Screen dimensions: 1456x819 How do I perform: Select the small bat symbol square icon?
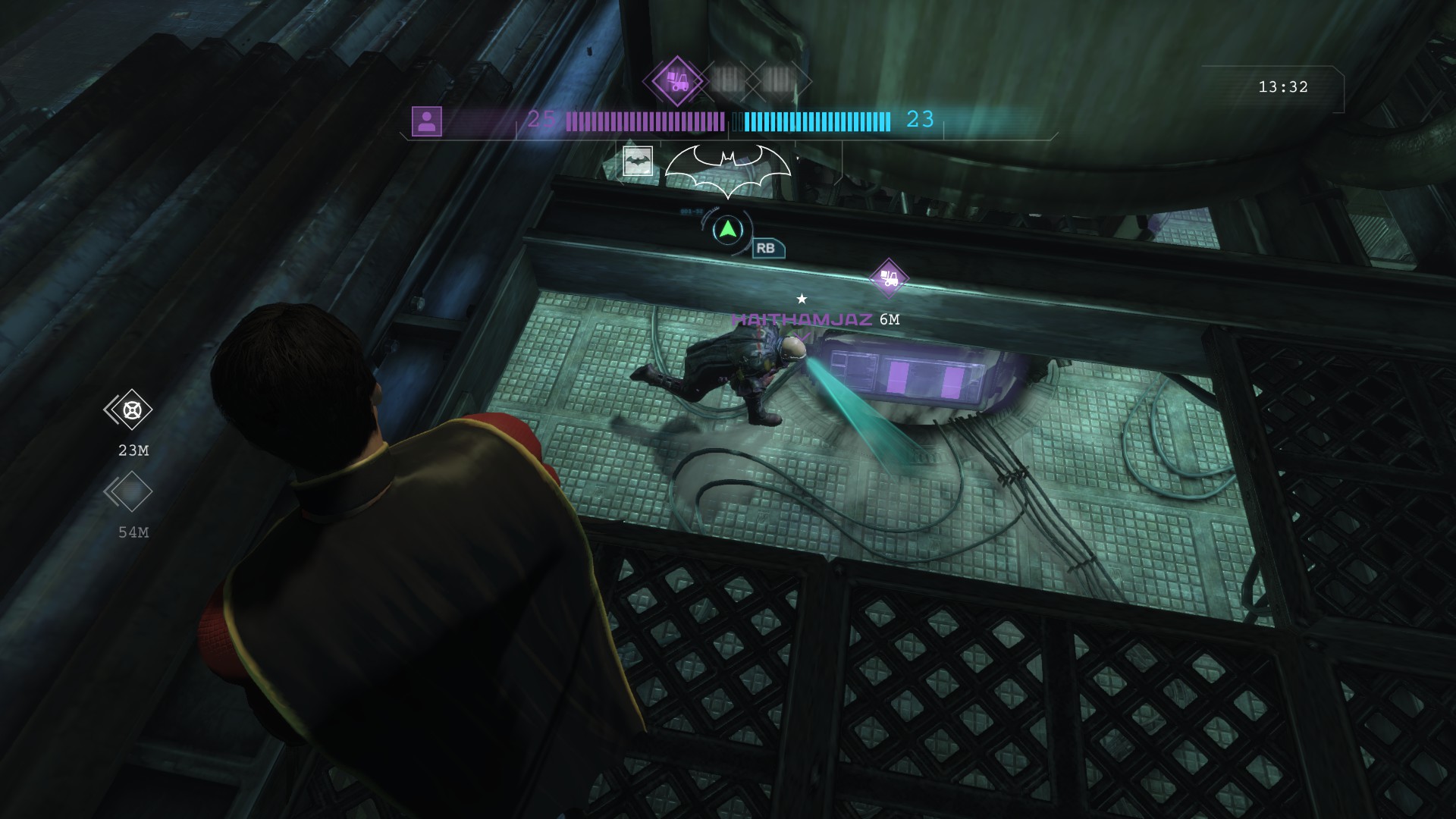(638, 162)
